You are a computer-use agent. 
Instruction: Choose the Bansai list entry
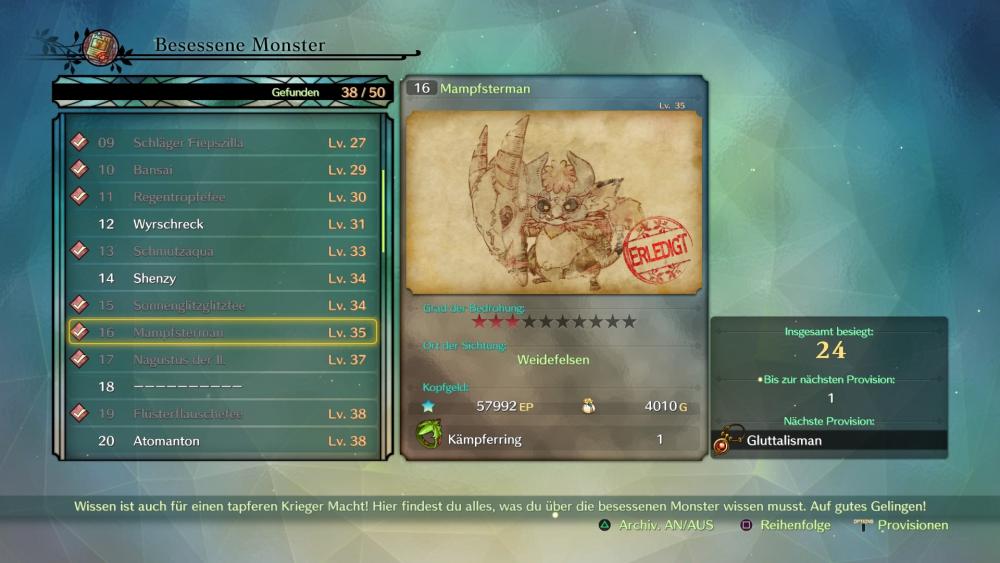coord(222,170)
